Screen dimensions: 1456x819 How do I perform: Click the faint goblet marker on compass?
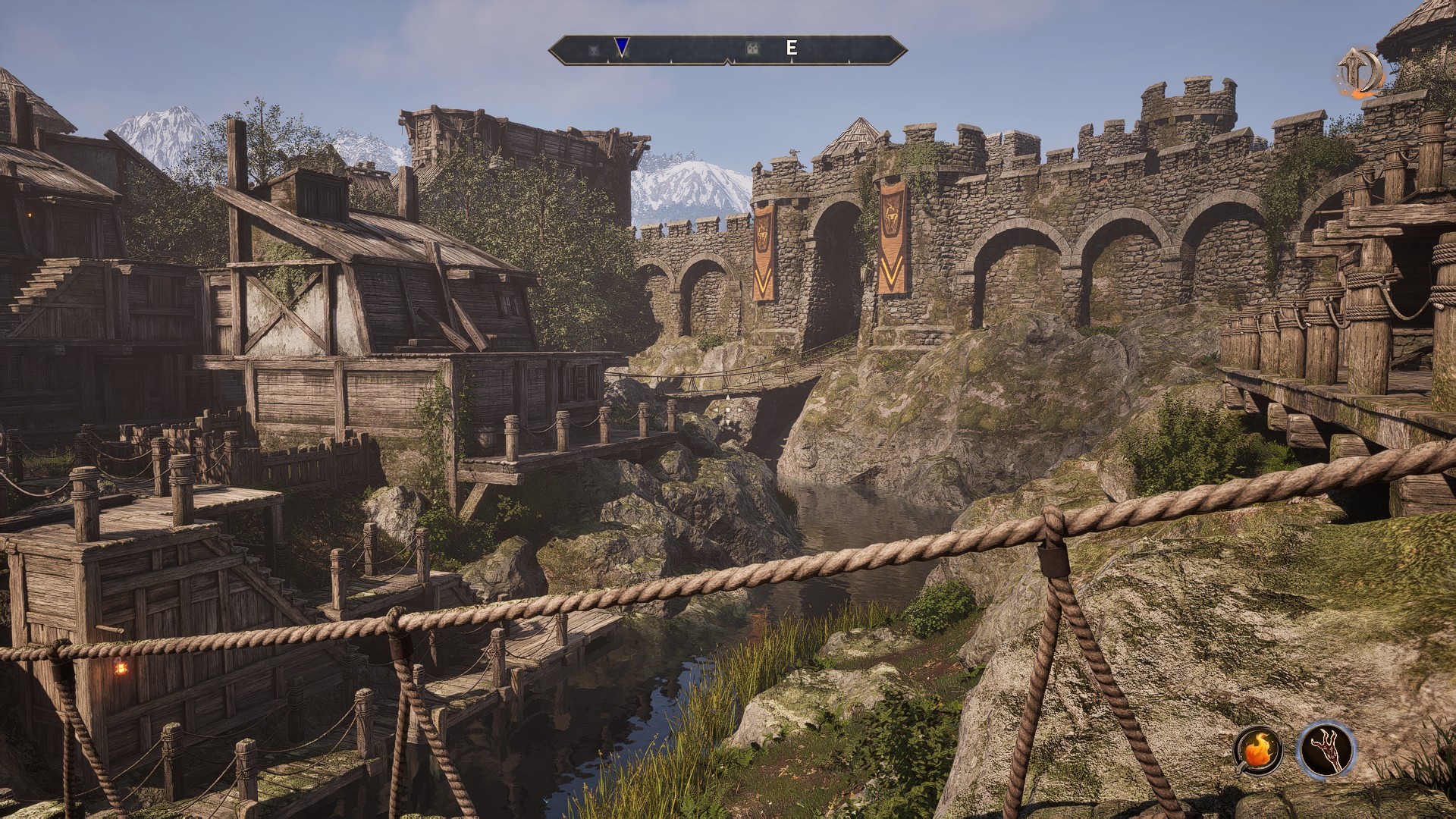point(594,49)
